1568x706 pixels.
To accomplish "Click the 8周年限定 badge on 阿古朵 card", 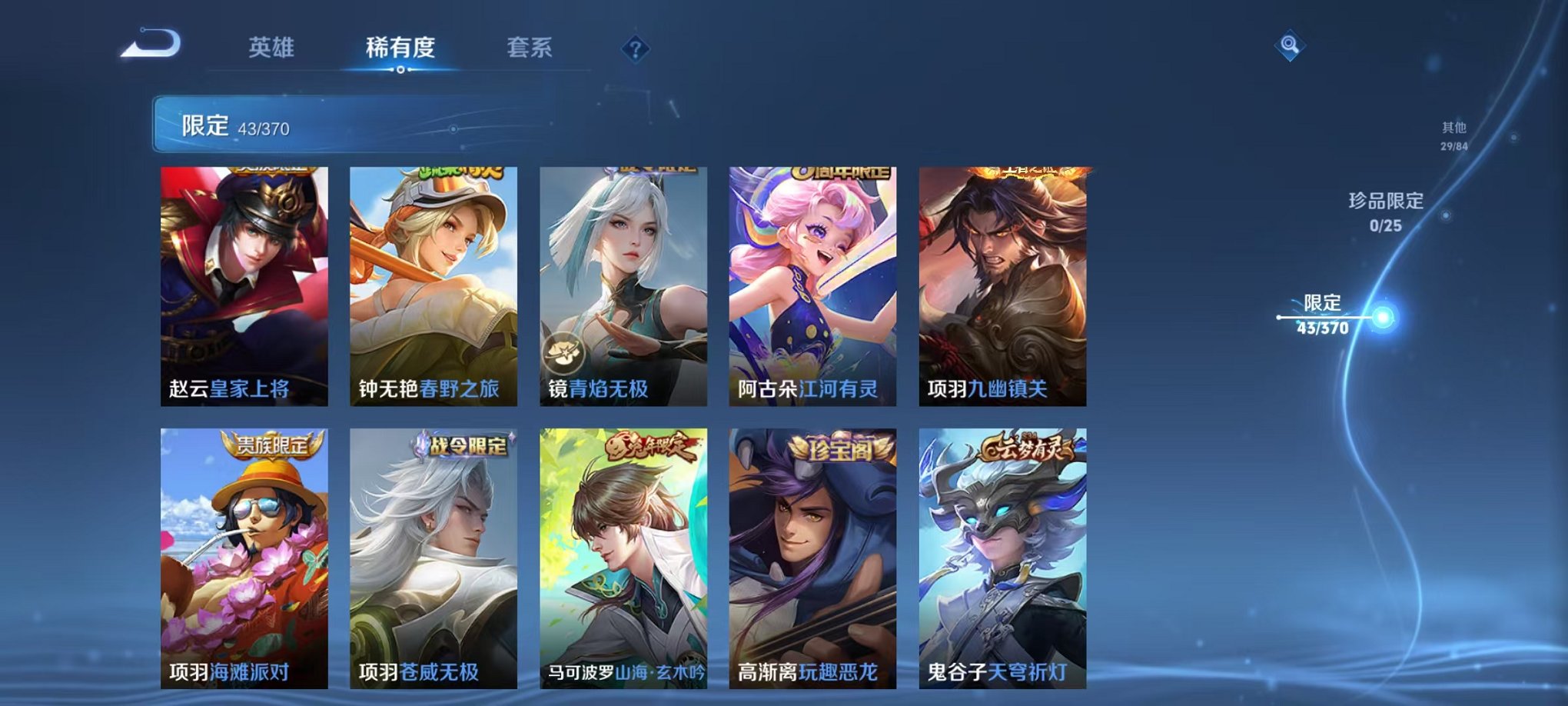I will tap(832, 173).
